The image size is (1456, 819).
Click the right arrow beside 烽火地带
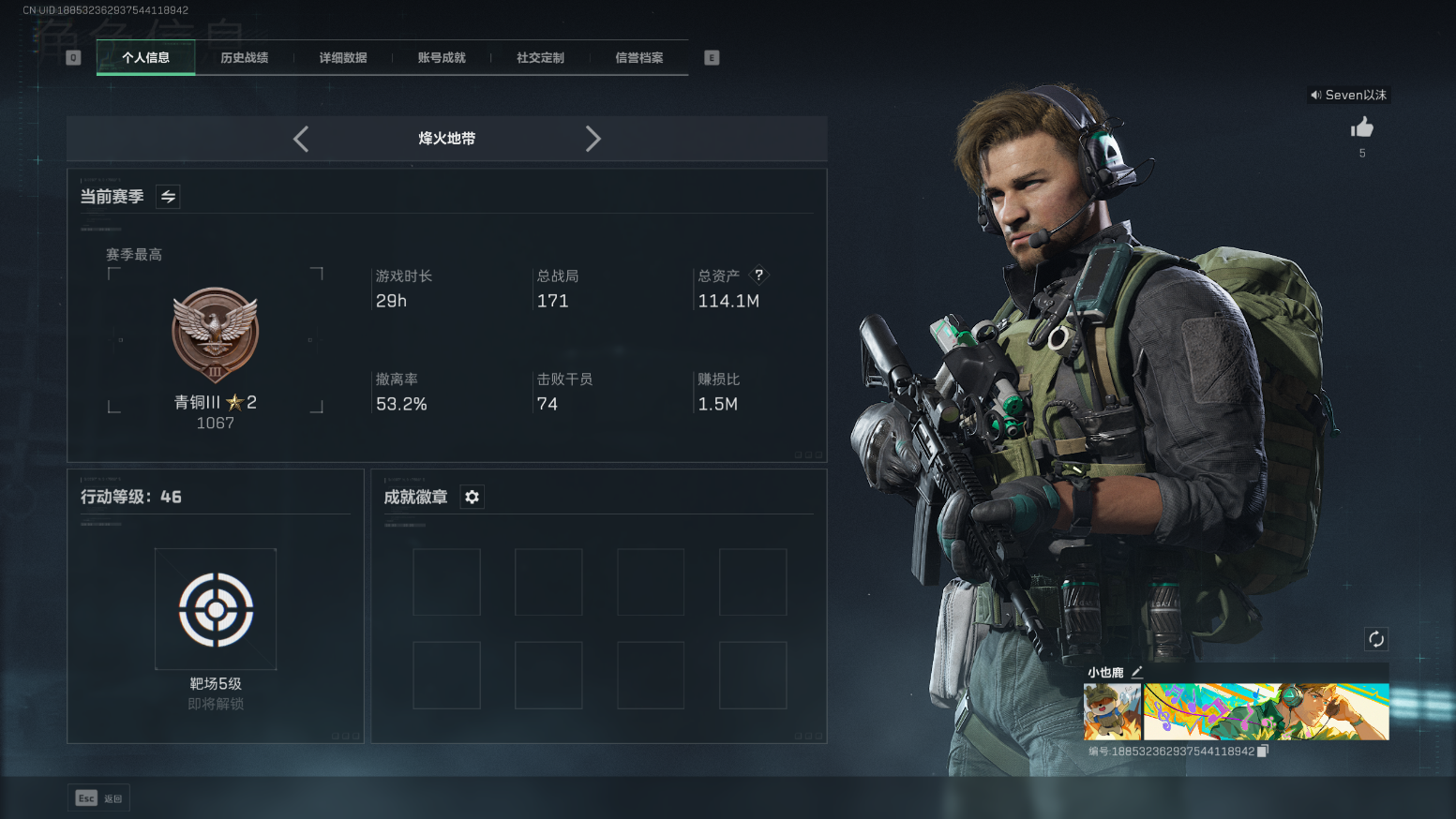(593, 139)
